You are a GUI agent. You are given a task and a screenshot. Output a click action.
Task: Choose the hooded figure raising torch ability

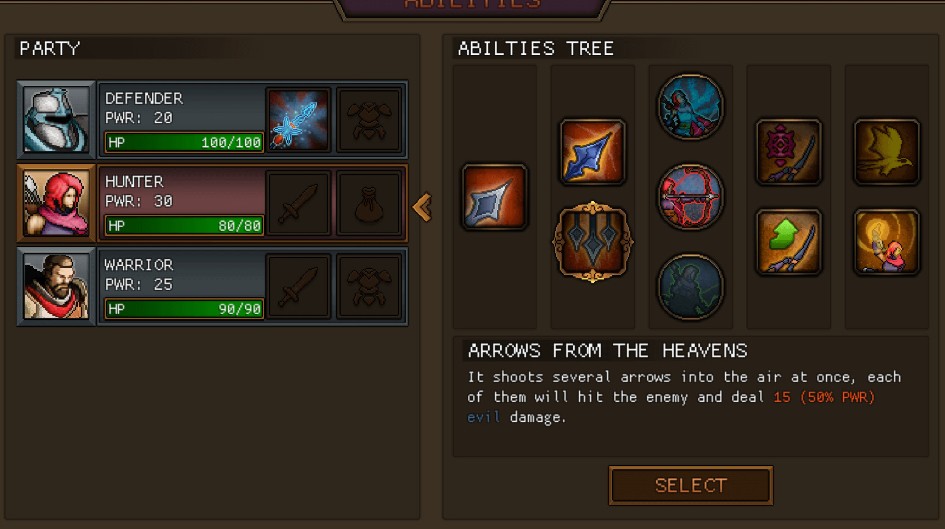tap(886, 241)
